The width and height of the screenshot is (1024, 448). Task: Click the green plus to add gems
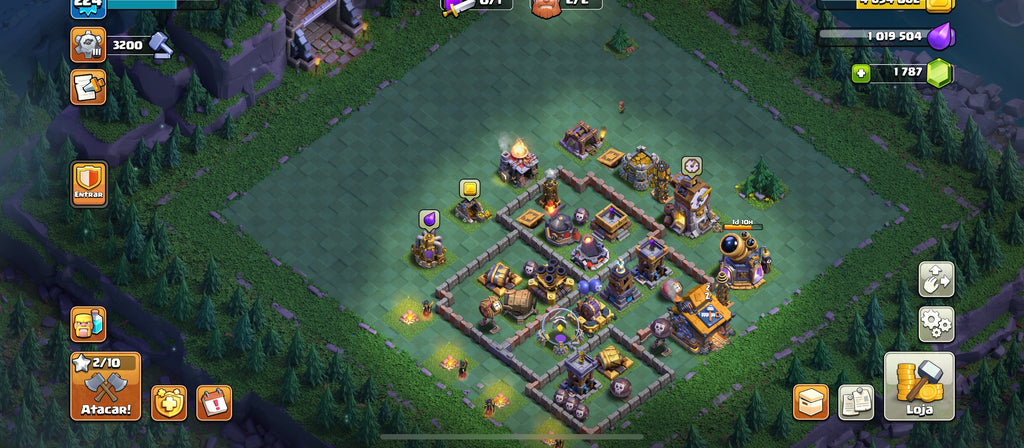[x=861, y=73]
